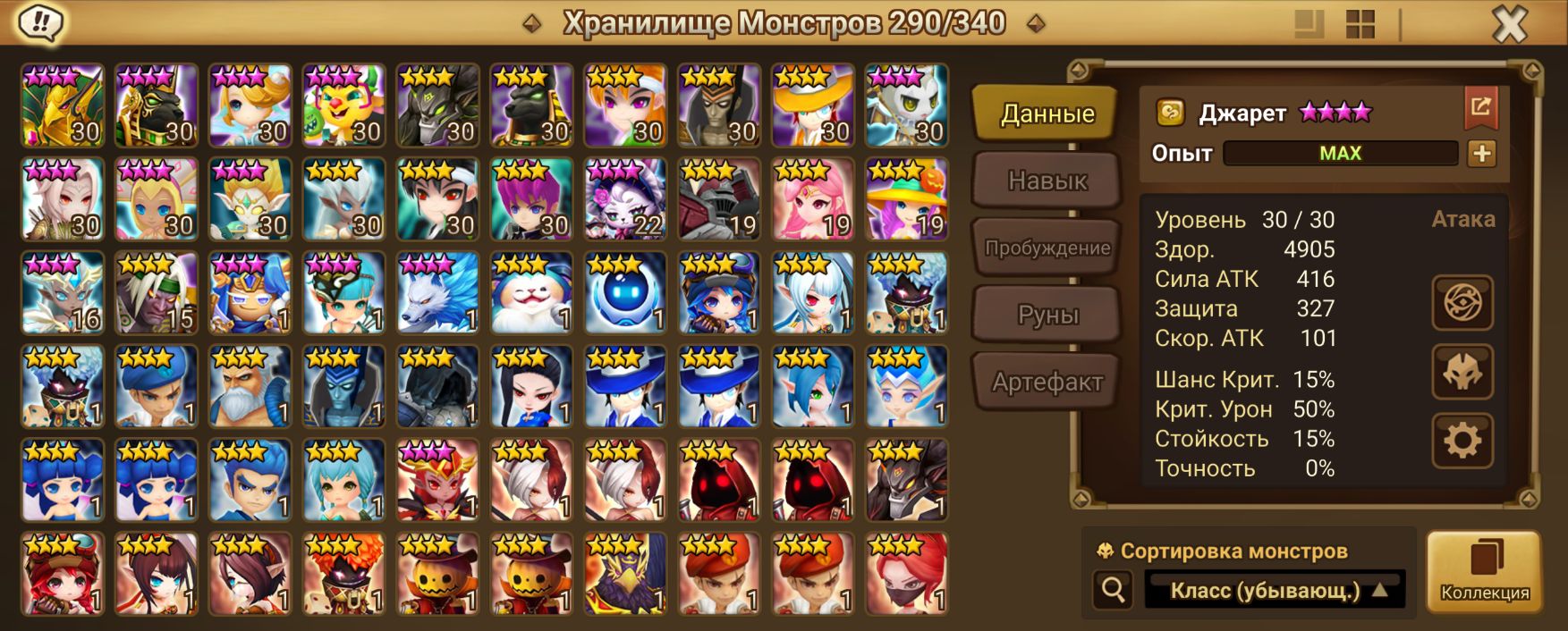The width and height of the screenshot is (1568, 631).
Task: Open the Класс sorting dropdown
Action: coord(1276,590)
